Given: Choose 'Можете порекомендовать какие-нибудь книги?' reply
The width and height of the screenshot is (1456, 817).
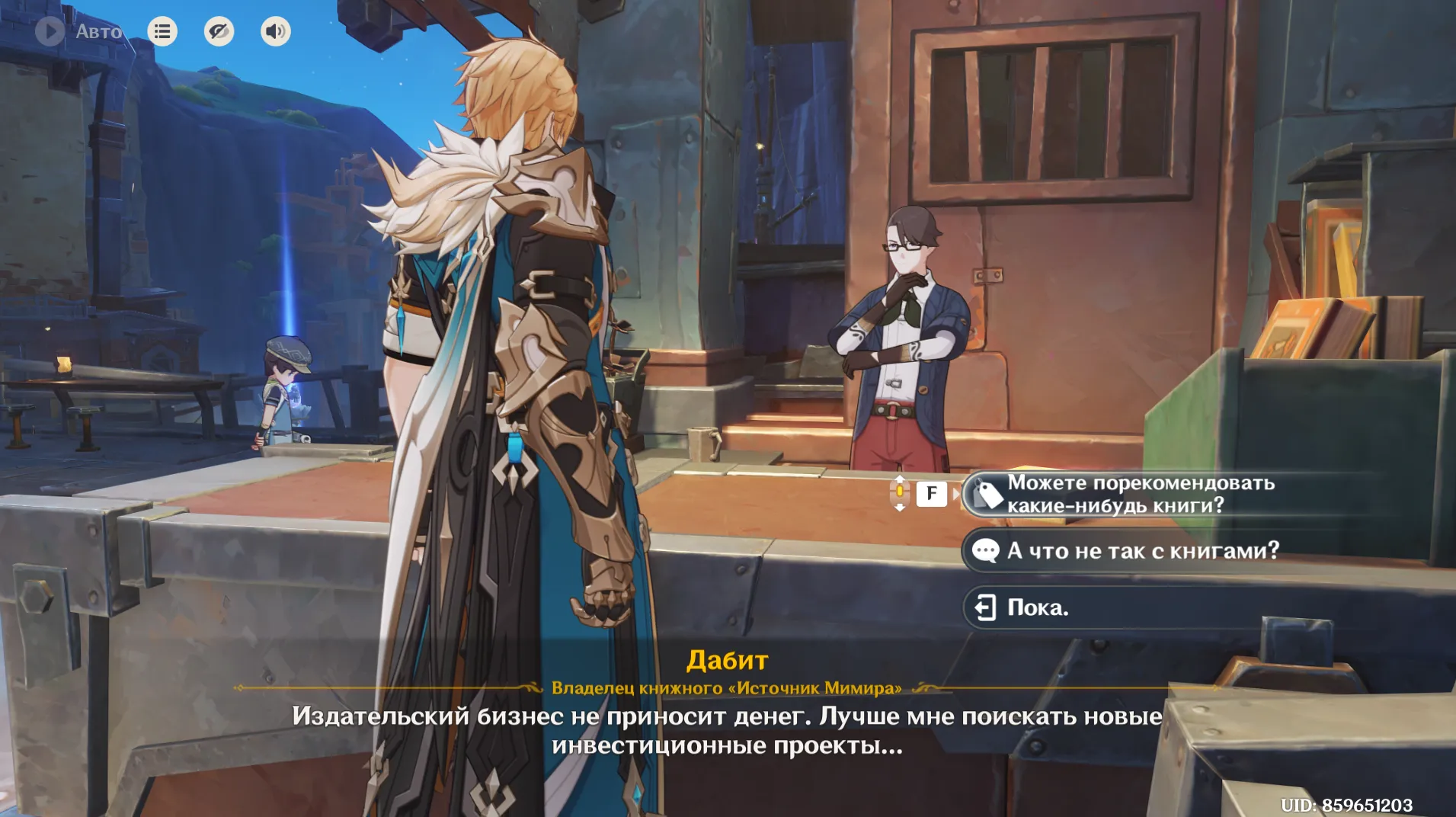Looking at the screenshot, I should click(1140, 494).
